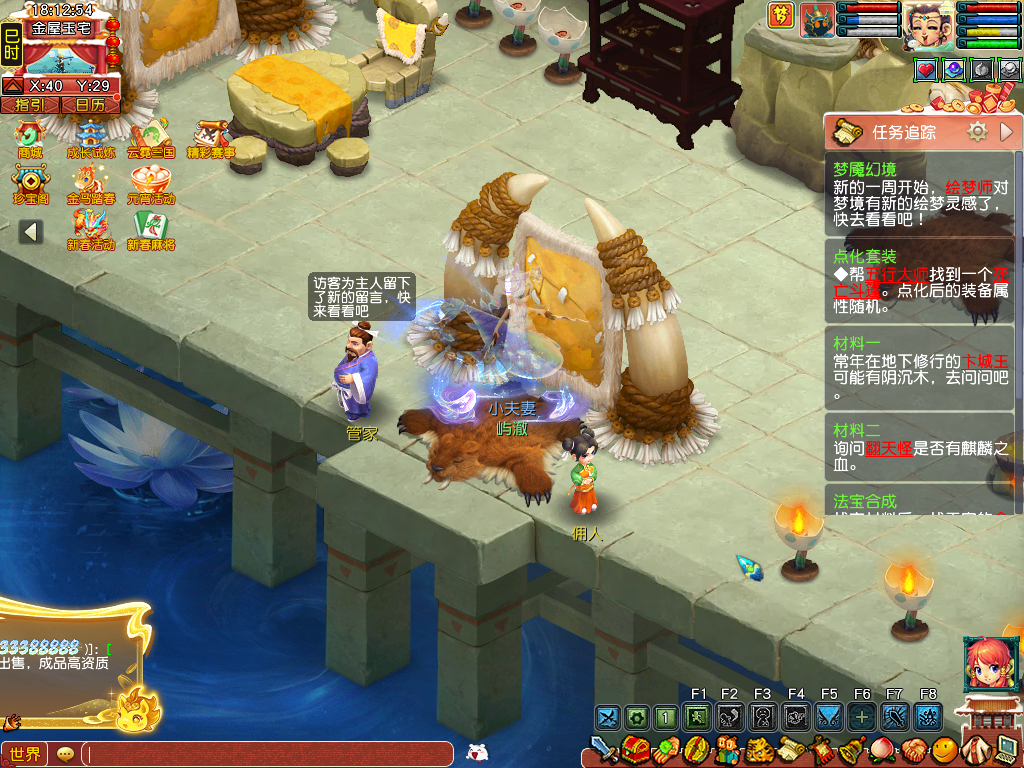Screen dimensions: 1024x768
Task: Open the 成长试炼 growth trial icon
Action: [91, 136]
